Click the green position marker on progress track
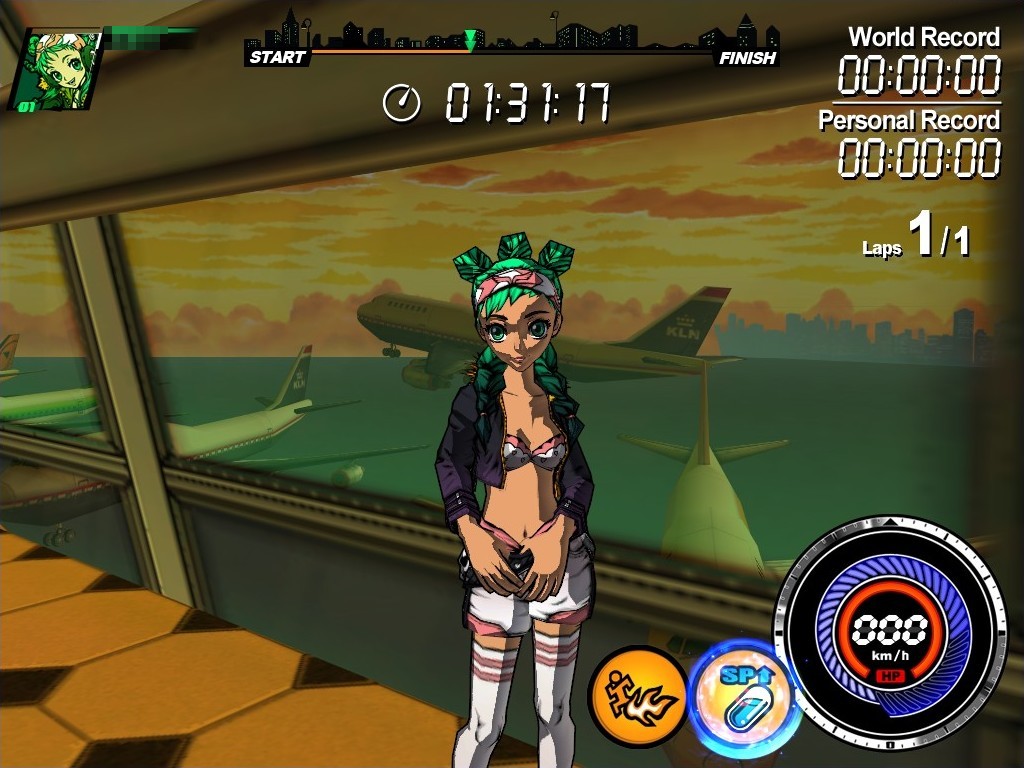Viewport: 1024px width, 768px height. [471, 41]
